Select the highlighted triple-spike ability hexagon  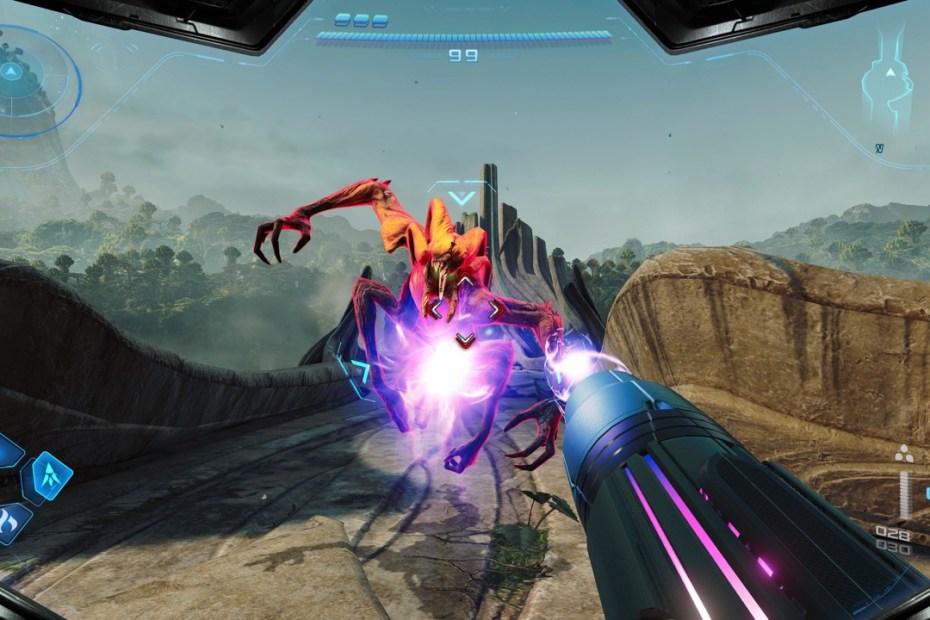point(47,477)
